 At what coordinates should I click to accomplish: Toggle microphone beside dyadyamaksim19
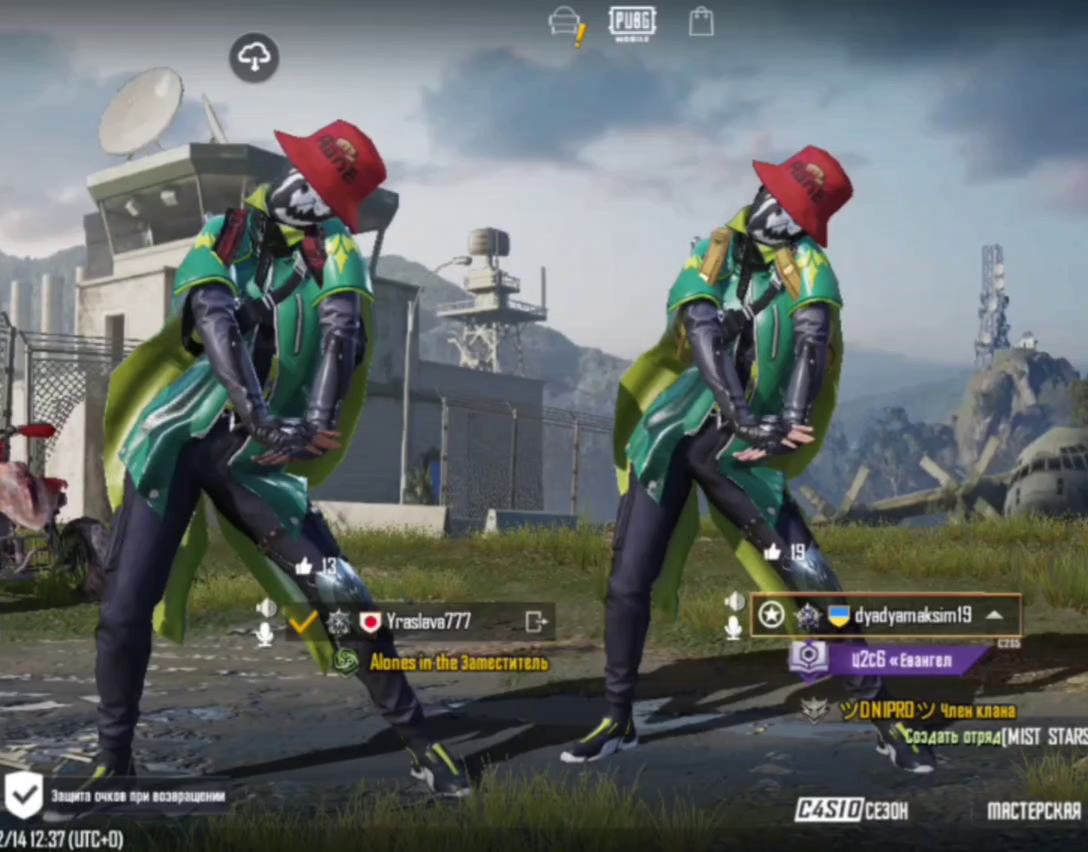[734, 628]
